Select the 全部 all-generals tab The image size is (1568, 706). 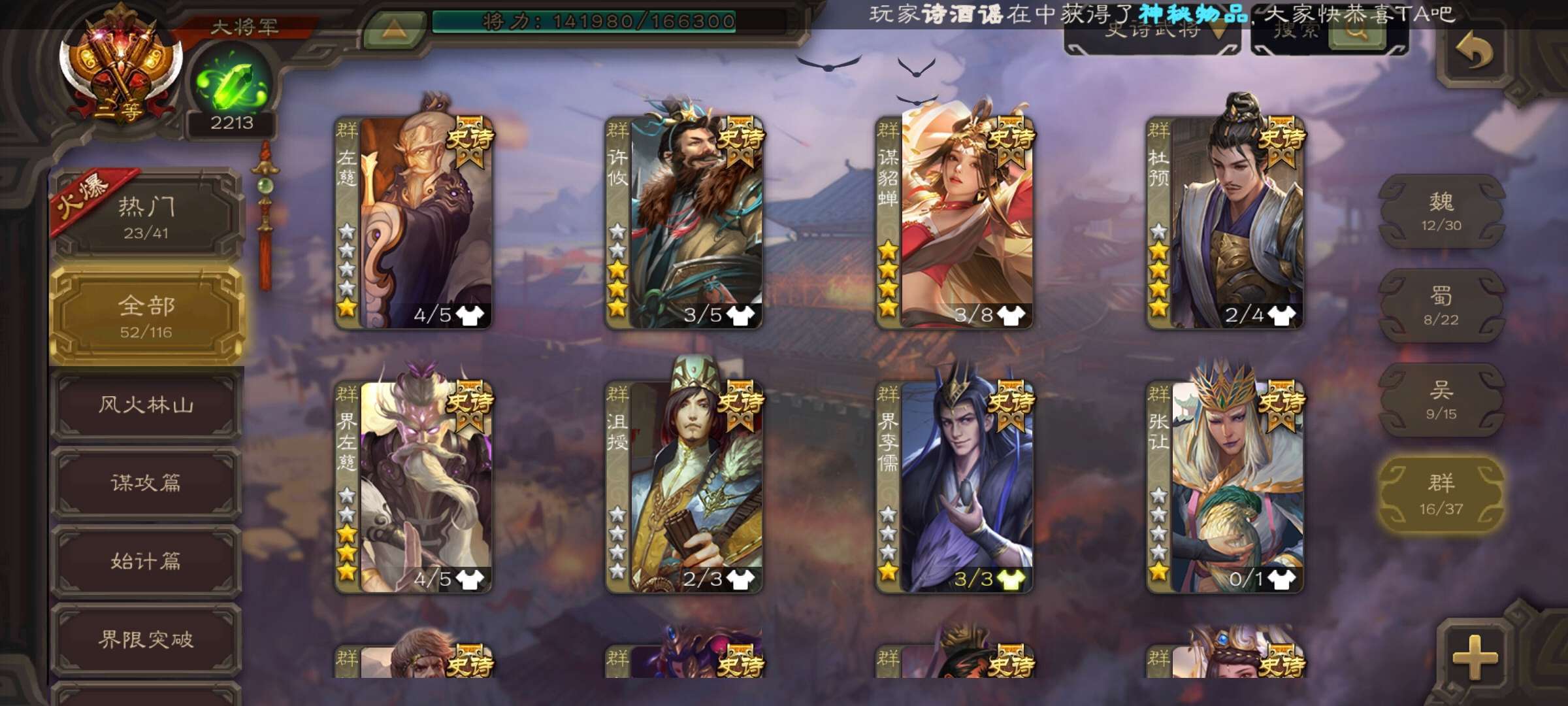pyautogui.click(x=146, y=316)
